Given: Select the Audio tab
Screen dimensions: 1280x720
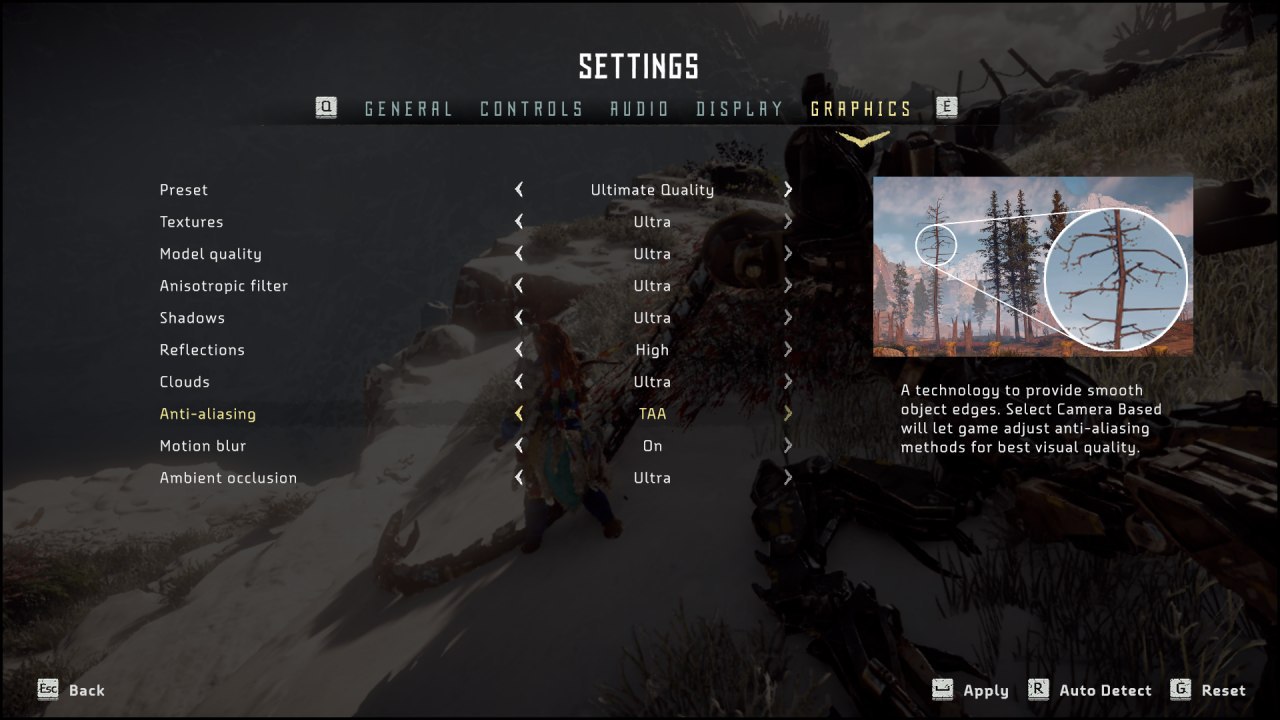Looking at the screenshot, I should 640,109.
